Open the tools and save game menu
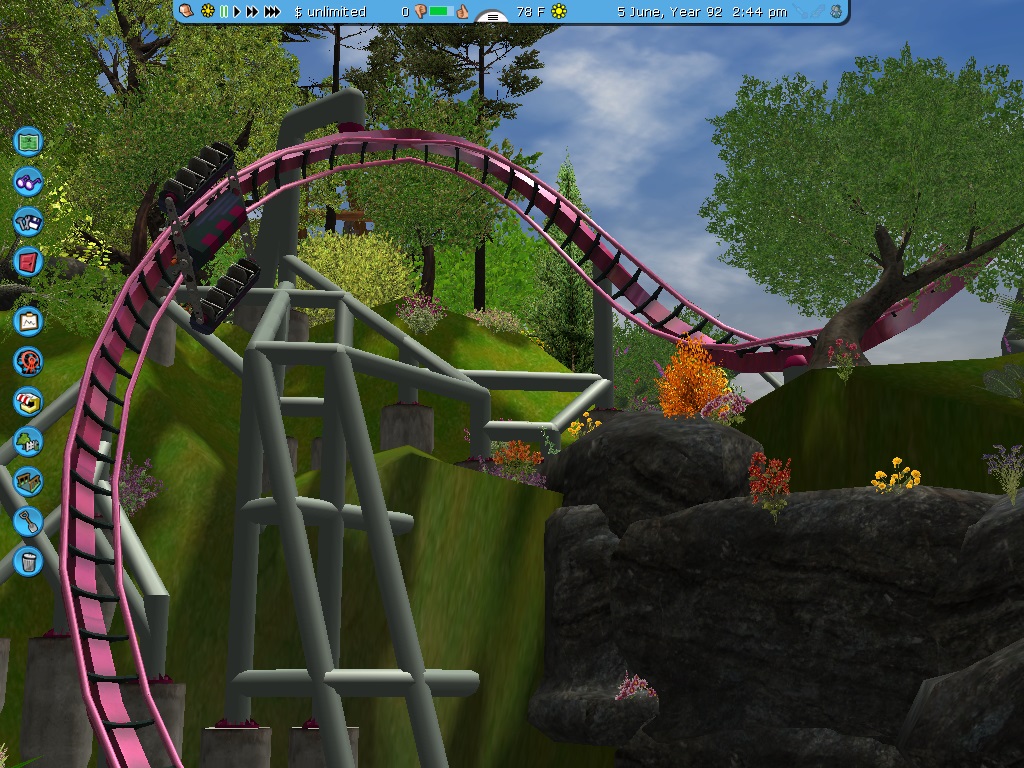Image resolution: width=1024 pixels, height=768 pixels. point(29,222)
